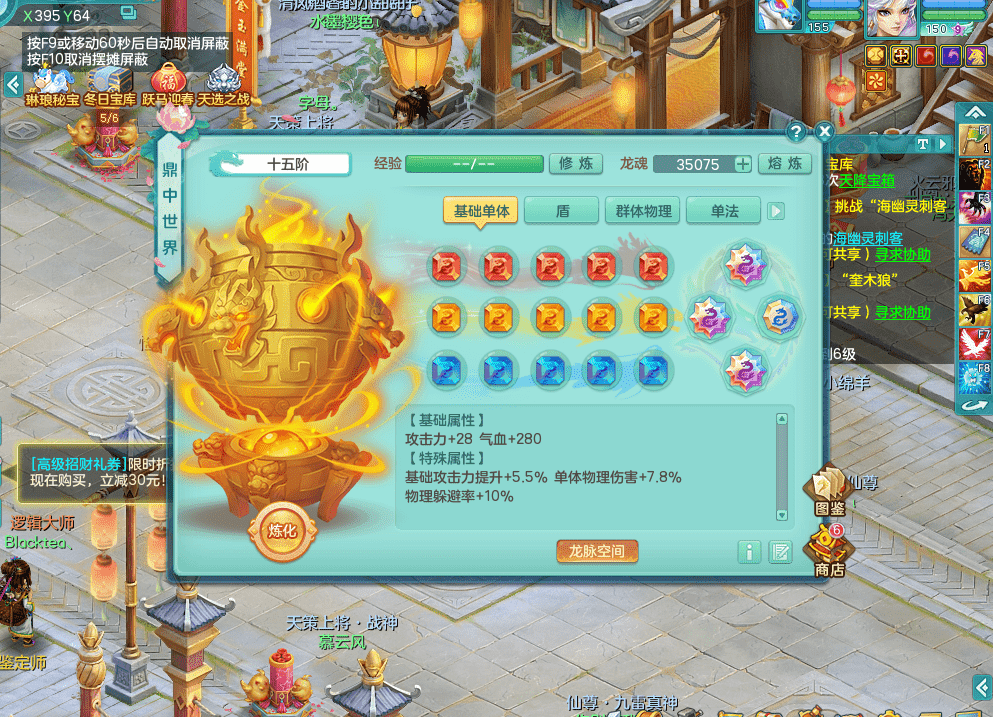Screen dimensions: 993x717
Task: Switch to the 盾 tab
Action: pos(562,211)
